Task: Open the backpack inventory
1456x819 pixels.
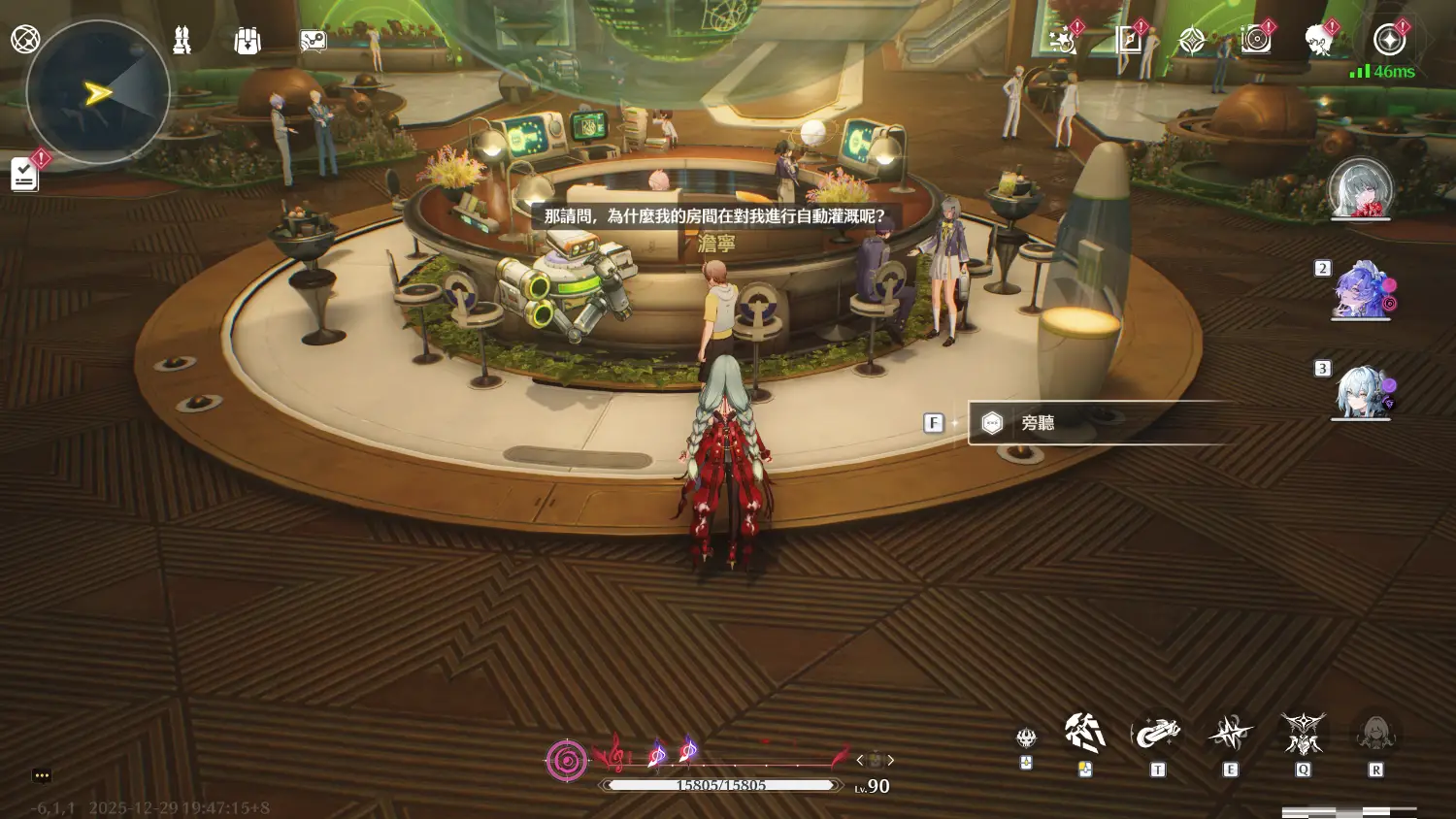Action: coord(248,41)
